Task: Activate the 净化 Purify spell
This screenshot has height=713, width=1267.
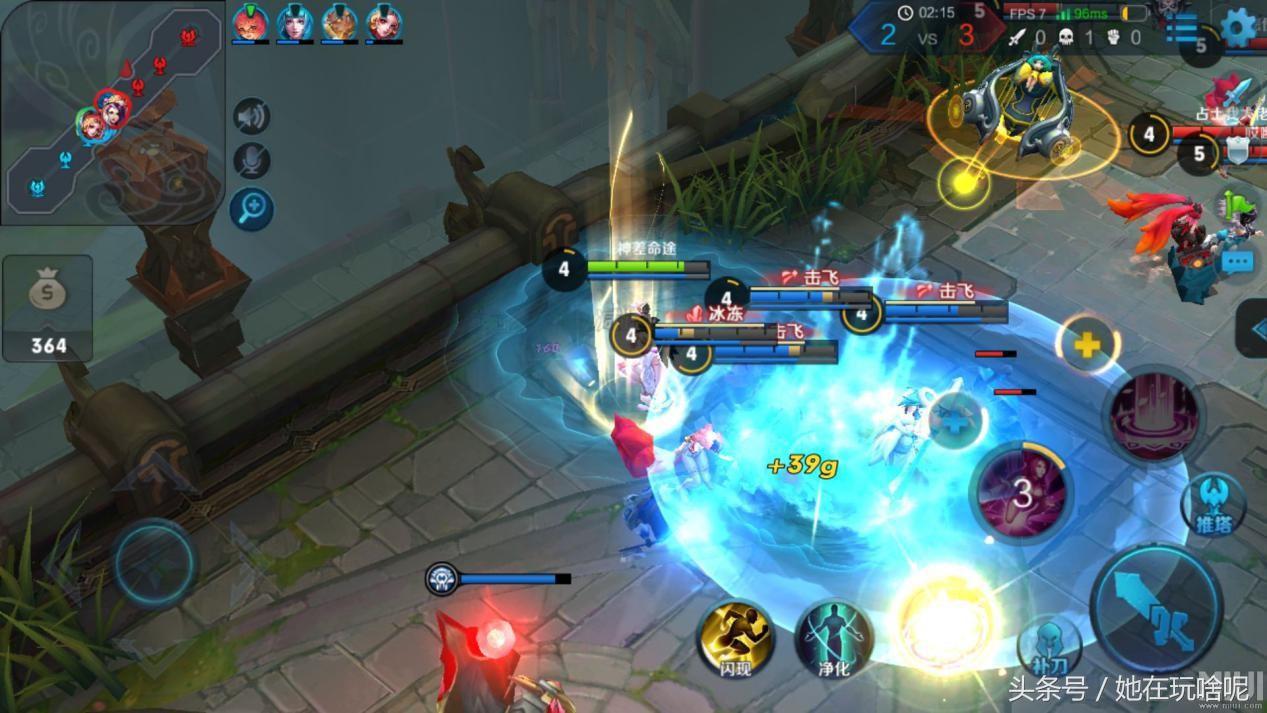Action: [x=832, y=638]
